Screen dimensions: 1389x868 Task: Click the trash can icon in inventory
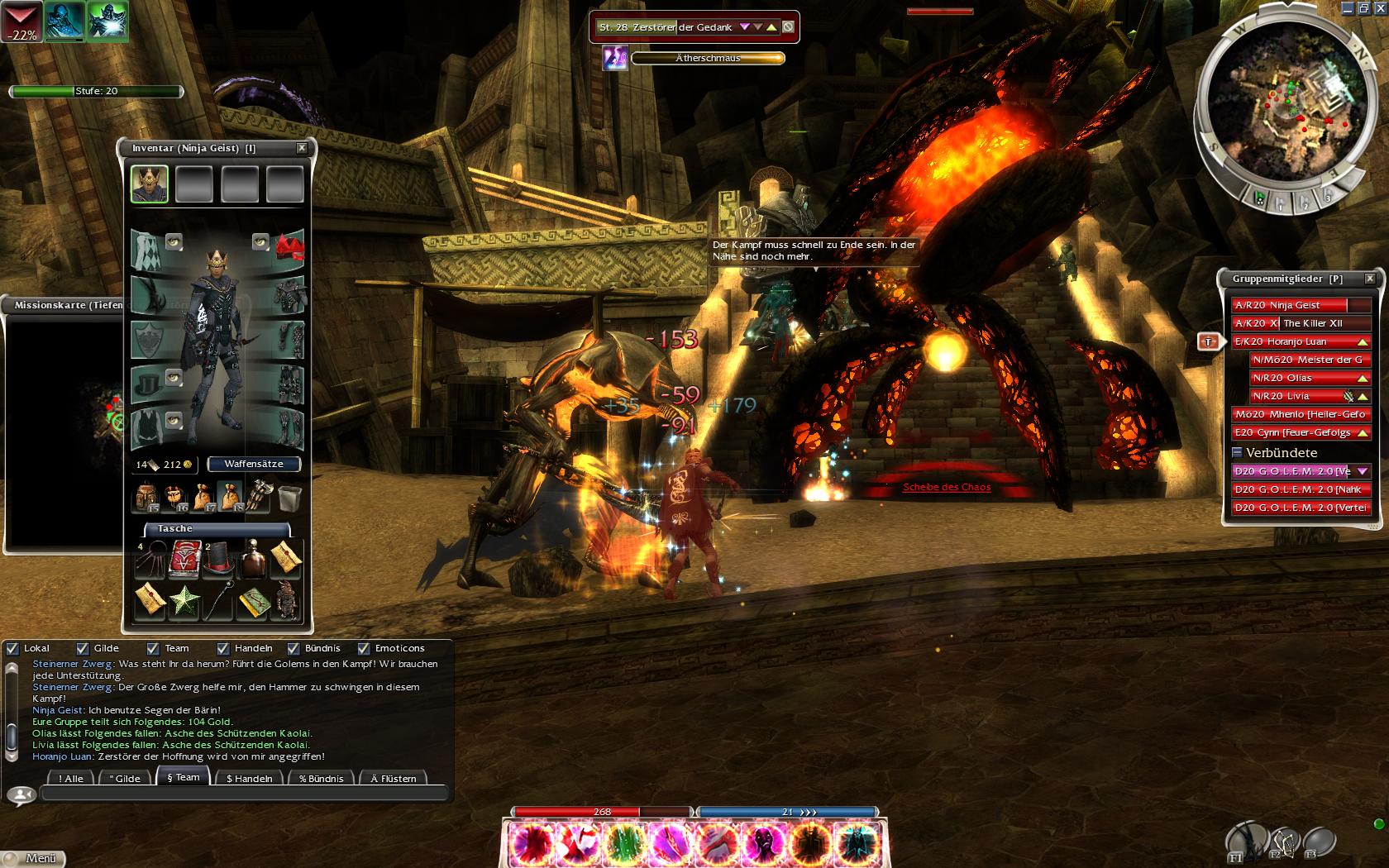click(x=290, y=498)
